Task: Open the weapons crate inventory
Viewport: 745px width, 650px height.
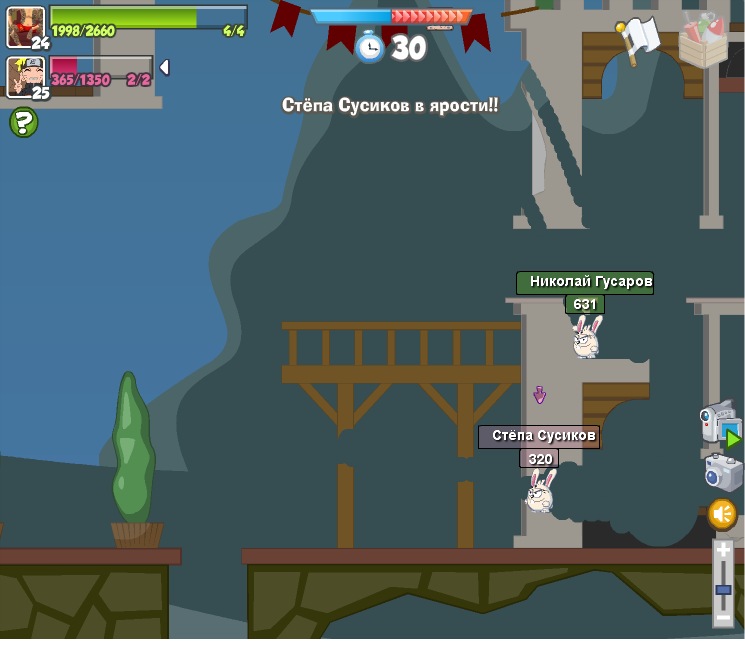Action: pos(703,40)
